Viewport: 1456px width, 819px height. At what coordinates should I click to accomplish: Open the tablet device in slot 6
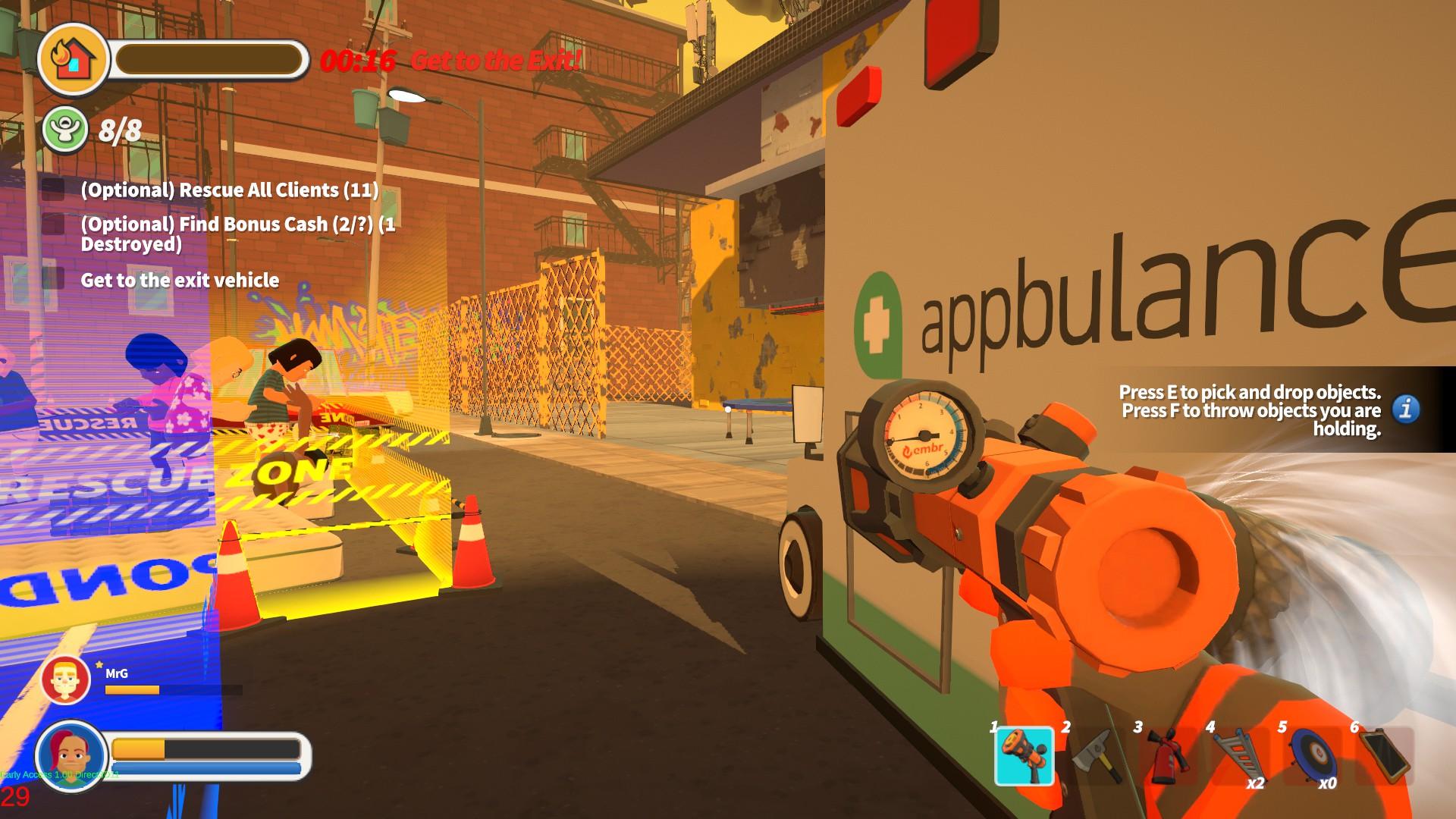click(1383, 755)
